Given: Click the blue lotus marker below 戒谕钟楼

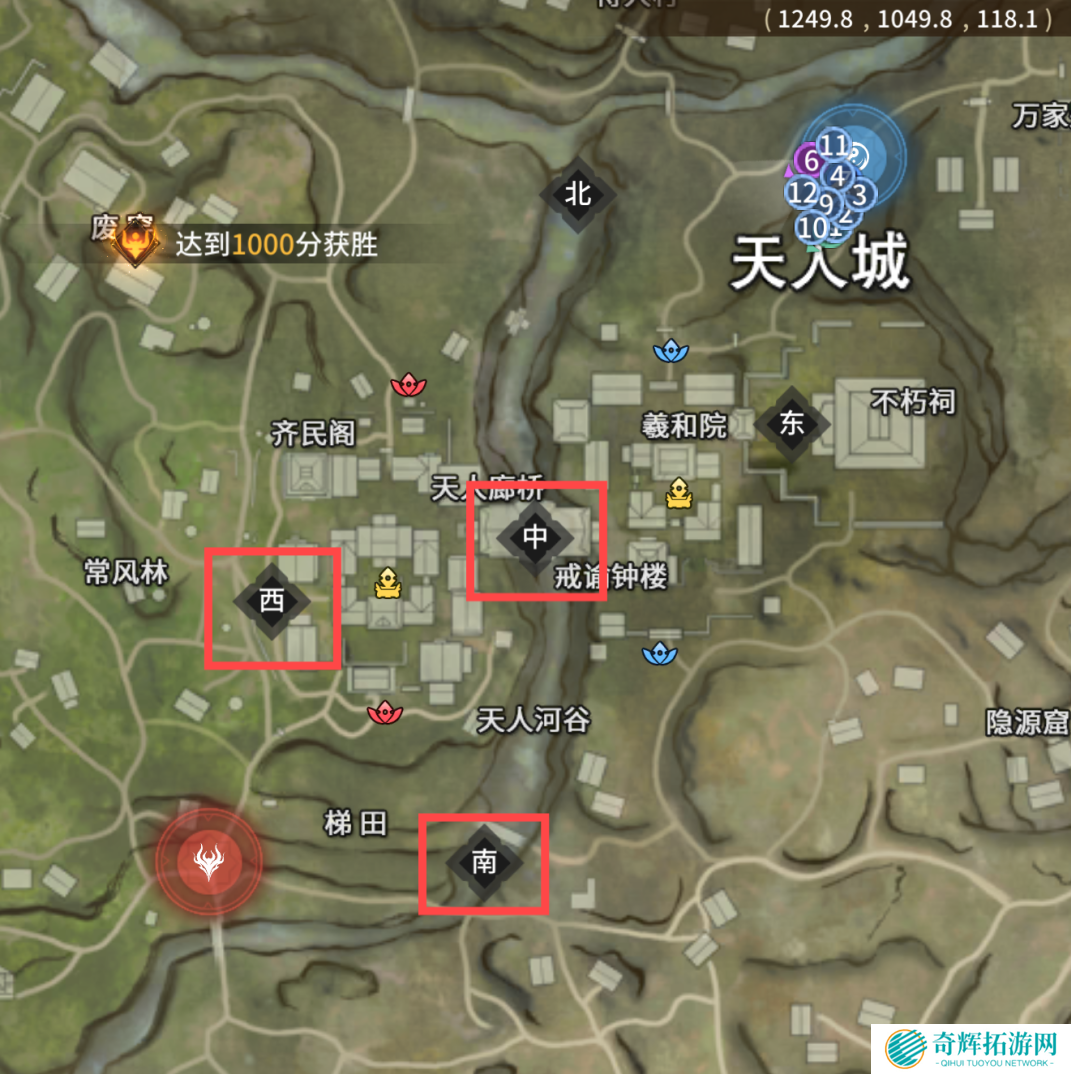Looking at the screenshot, I should click(x=659, y=654).
